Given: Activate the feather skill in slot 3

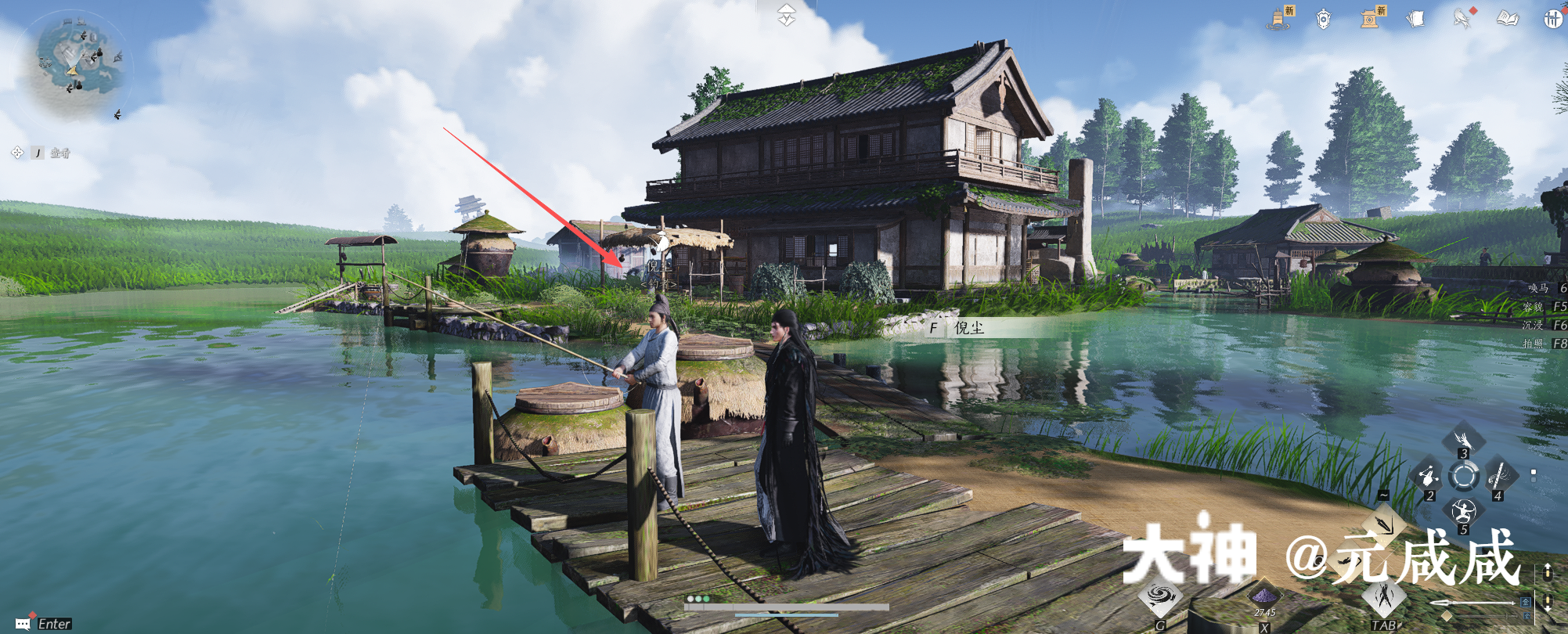Looking at the screenshot, I should pyautogui.click(x=1463, y=438).
